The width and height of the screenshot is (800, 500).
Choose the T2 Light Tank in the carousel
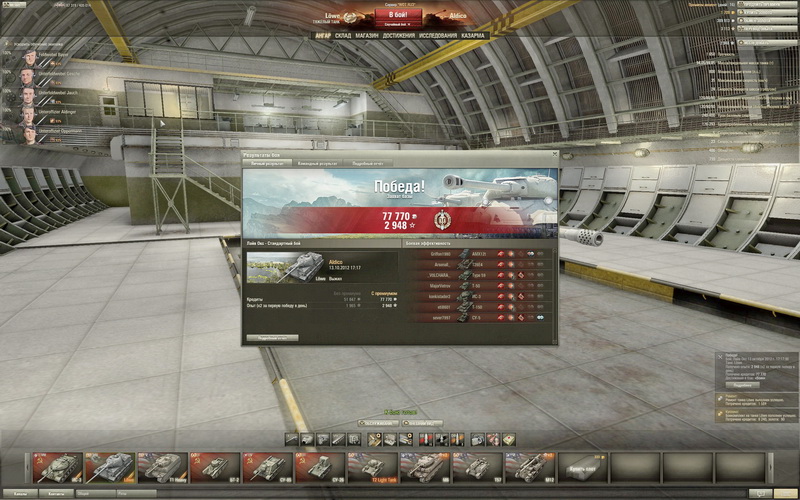coord(377,467)
